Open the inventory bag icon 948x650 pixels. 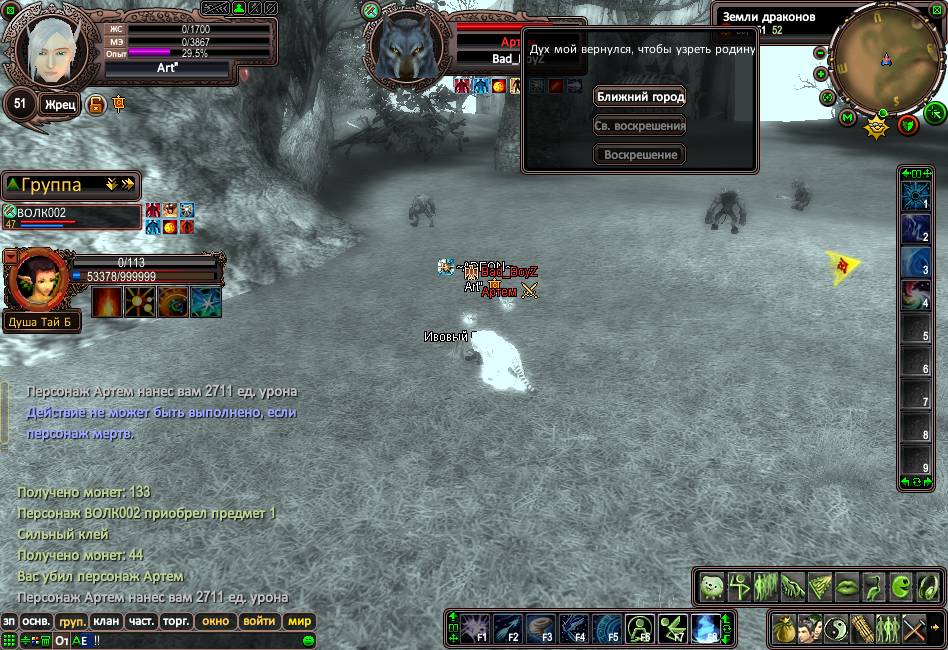click(785, 629)
